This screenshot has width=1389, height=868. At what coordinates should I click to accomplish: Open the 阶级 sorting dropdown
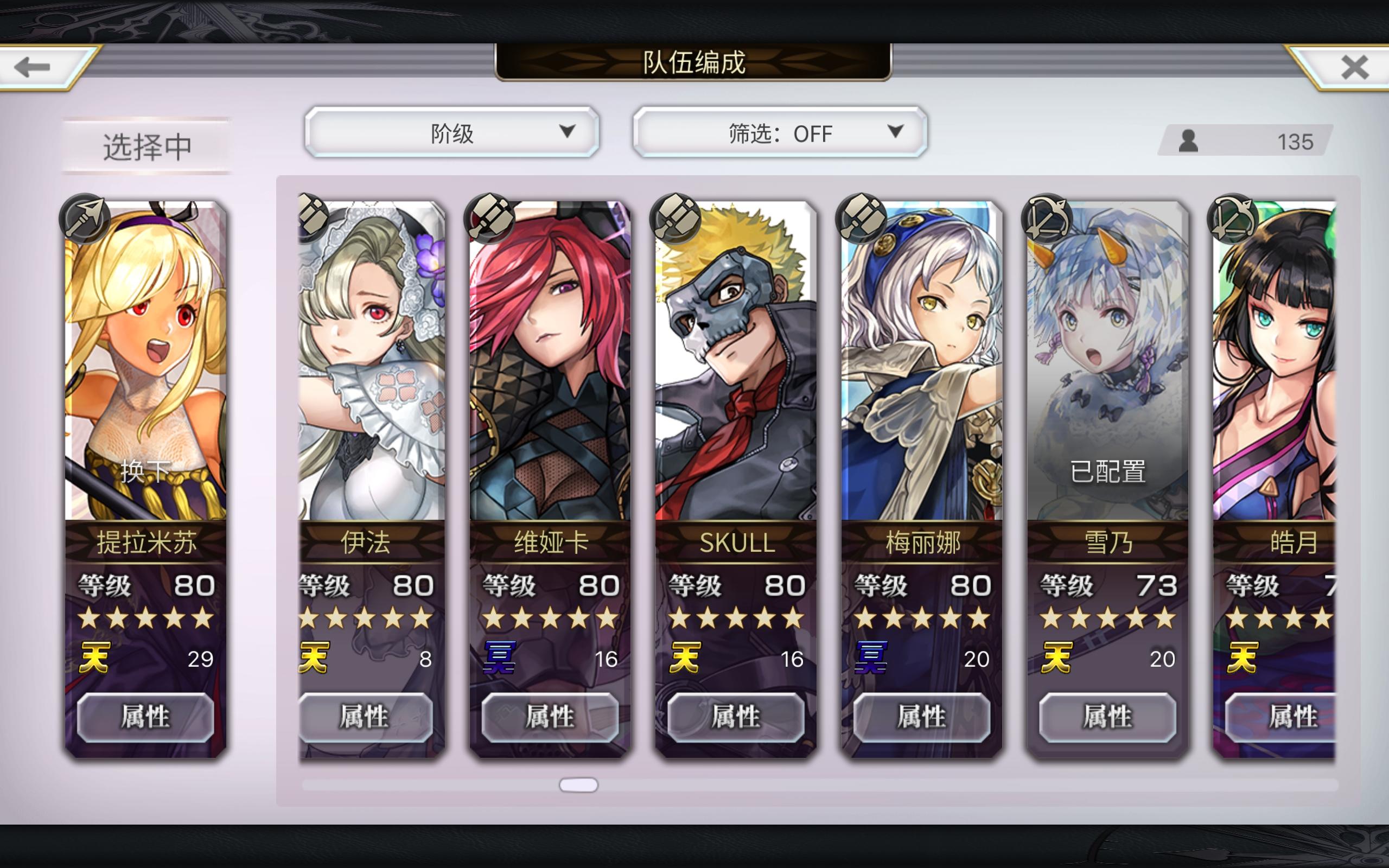453,132
